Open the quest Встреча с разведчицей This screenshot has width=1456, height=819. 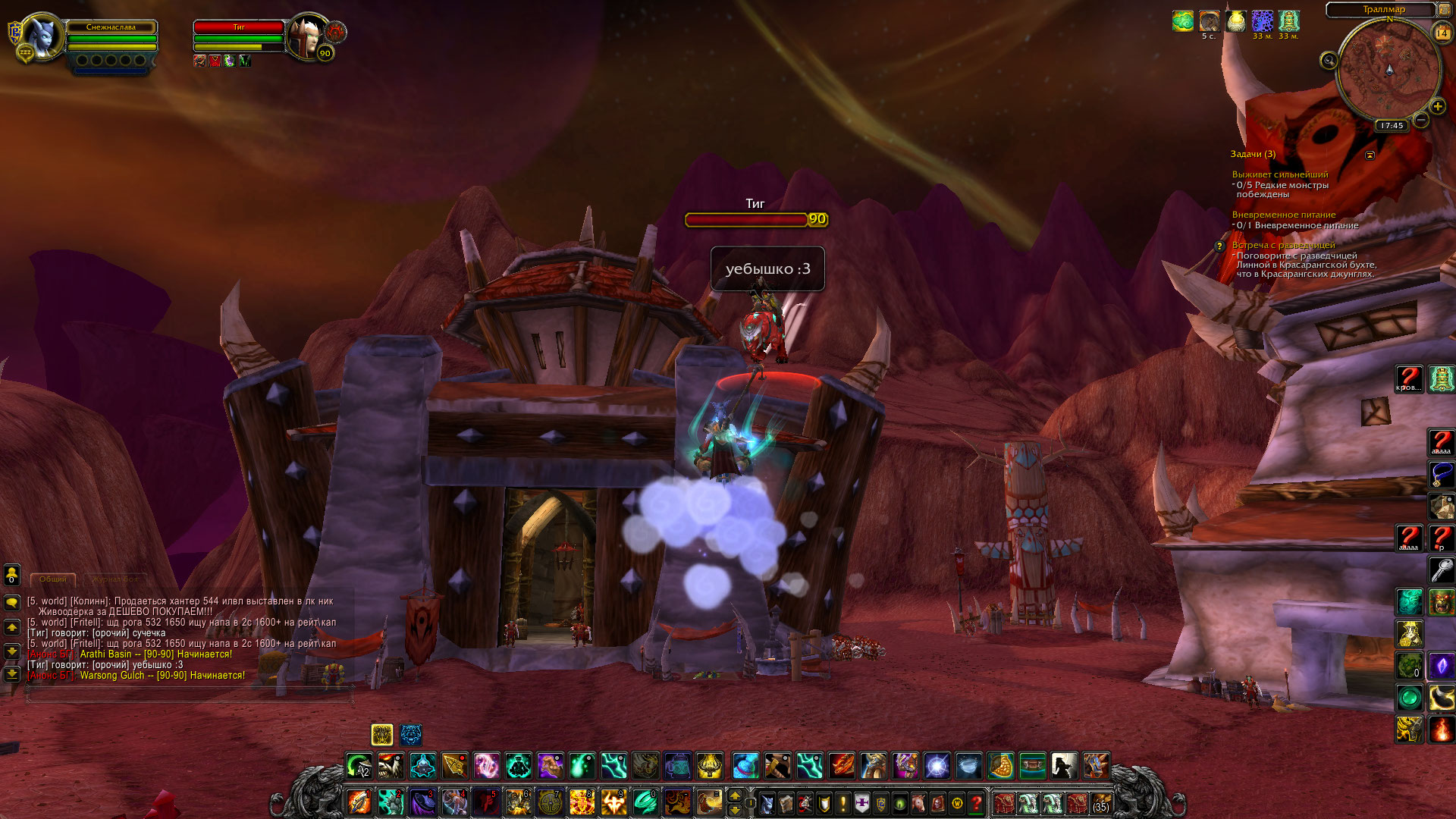1283,245
